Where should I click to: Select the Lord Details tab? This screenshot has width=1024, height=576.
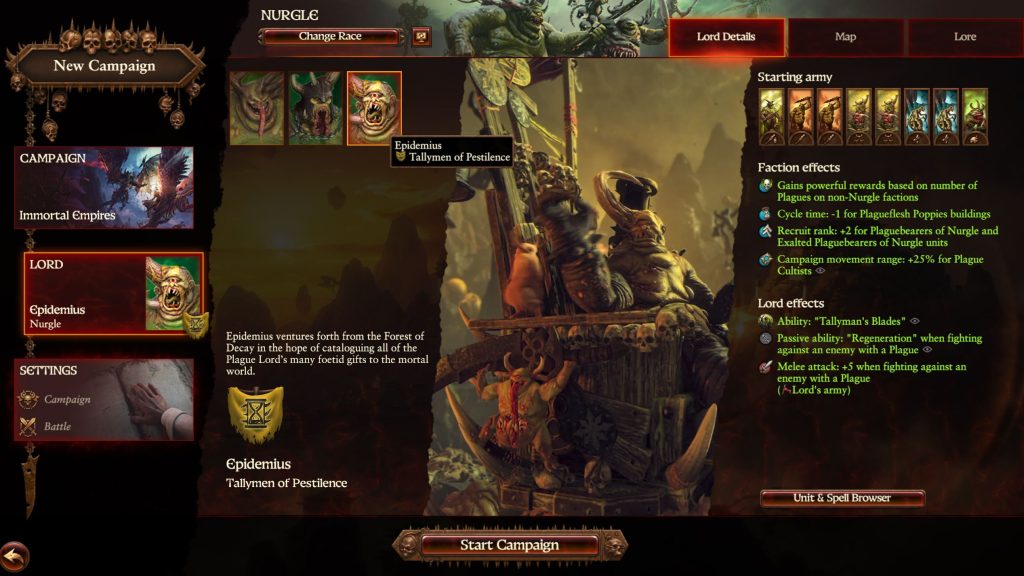(x=726, y=37)
